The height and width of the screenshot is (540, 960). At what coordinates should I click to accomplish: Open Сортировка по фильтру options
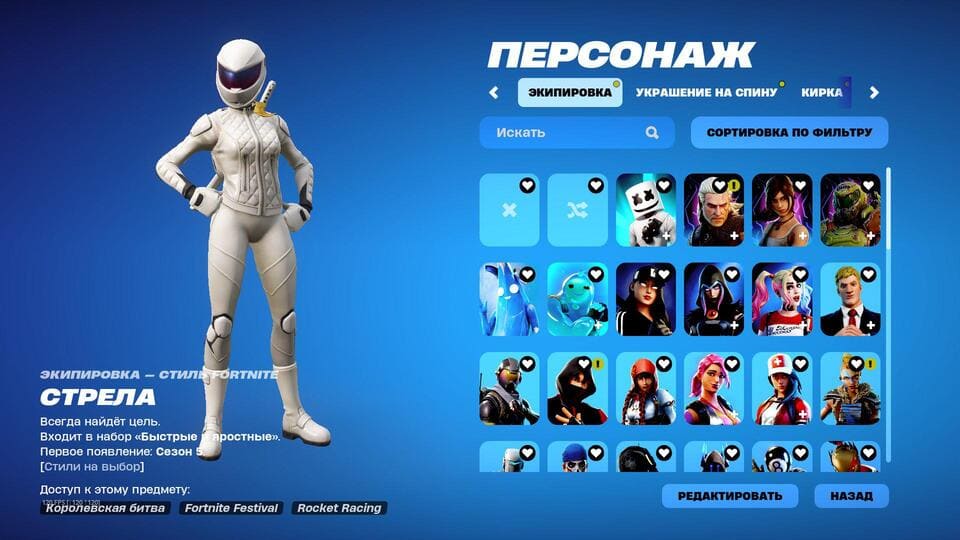(789, 132)
